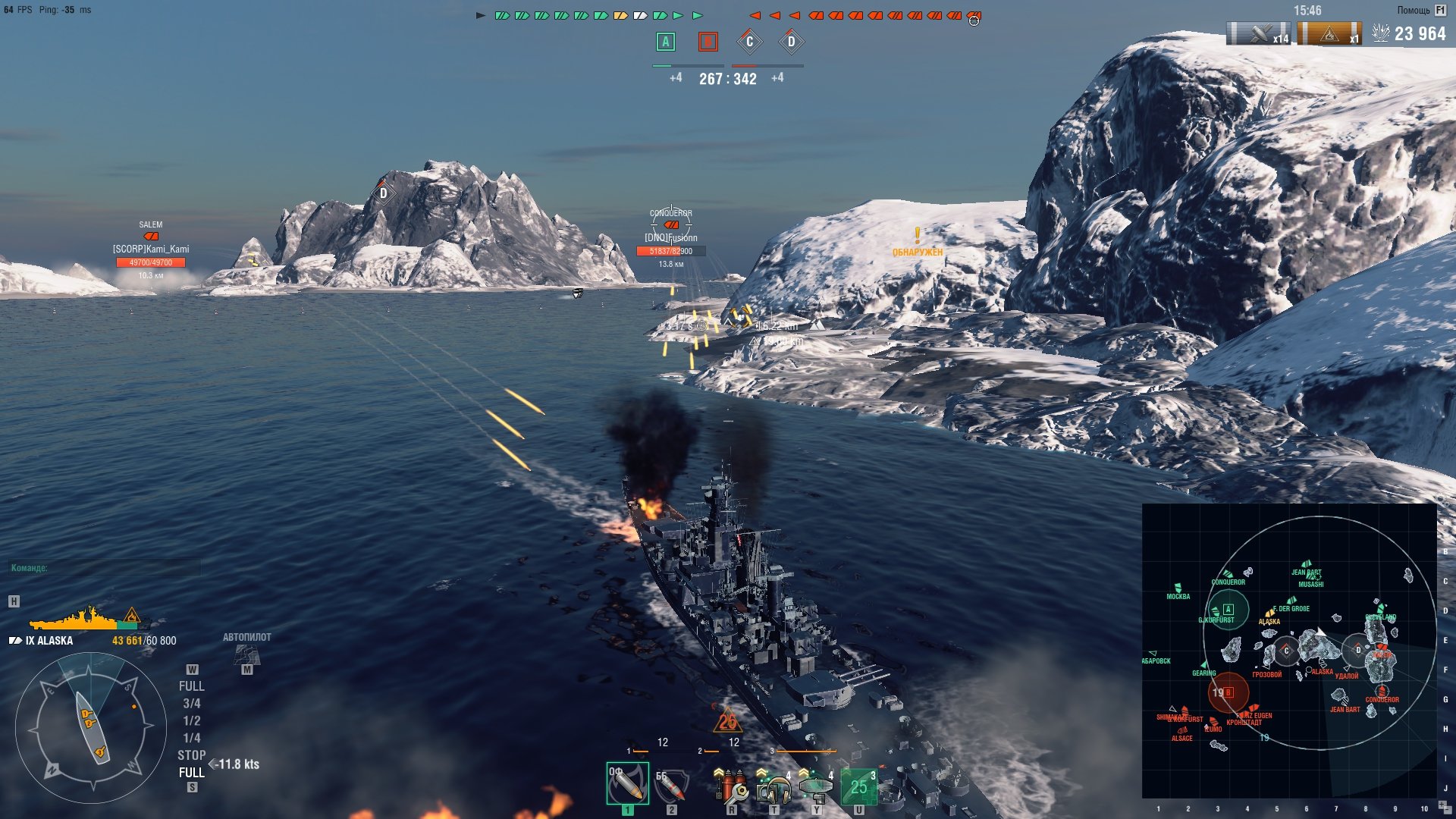Activate the Damage Control Party consumable

[x=730, y=786]
